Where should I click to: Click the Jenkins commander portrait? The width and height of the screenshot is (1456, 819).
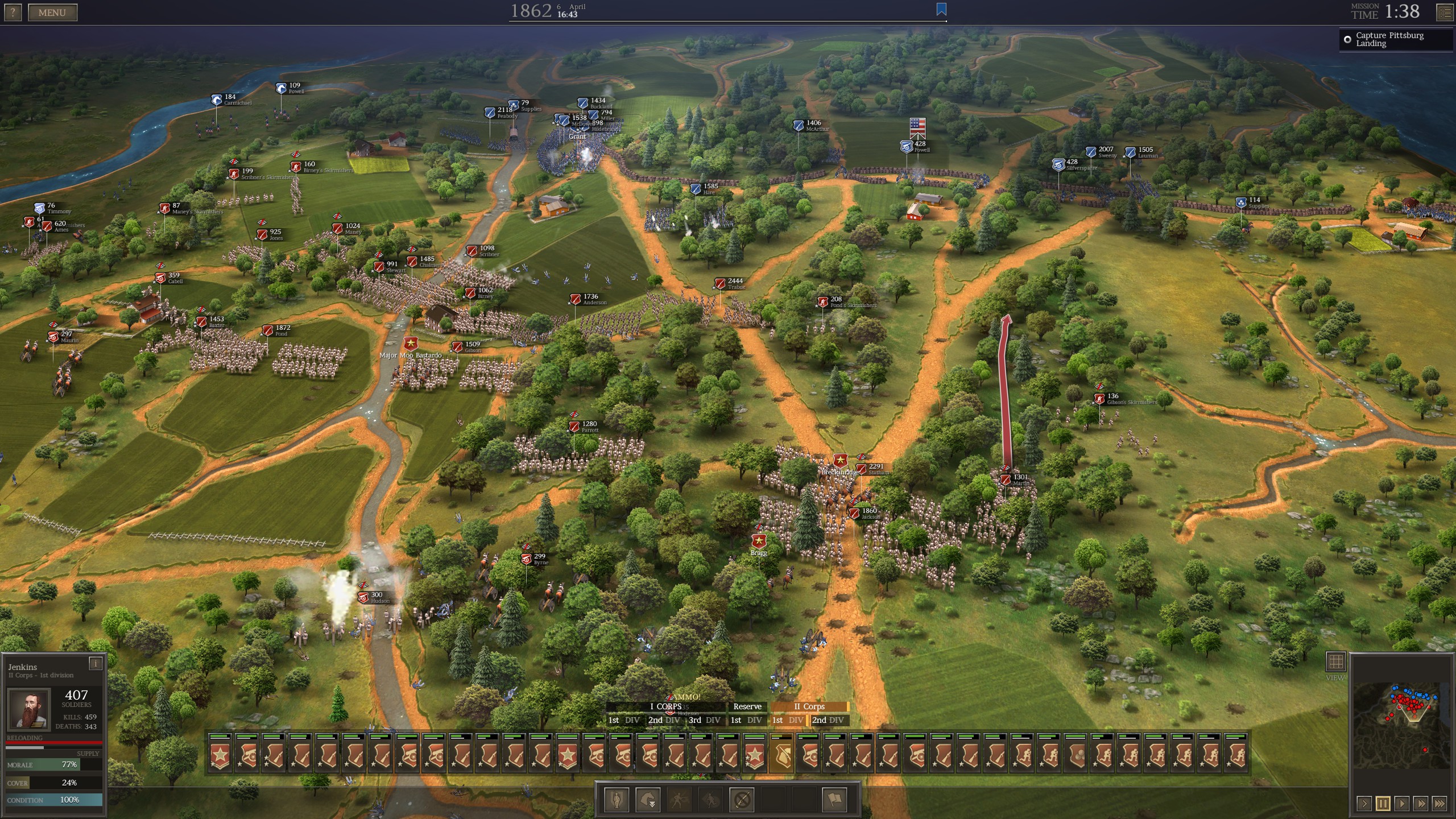29,709
